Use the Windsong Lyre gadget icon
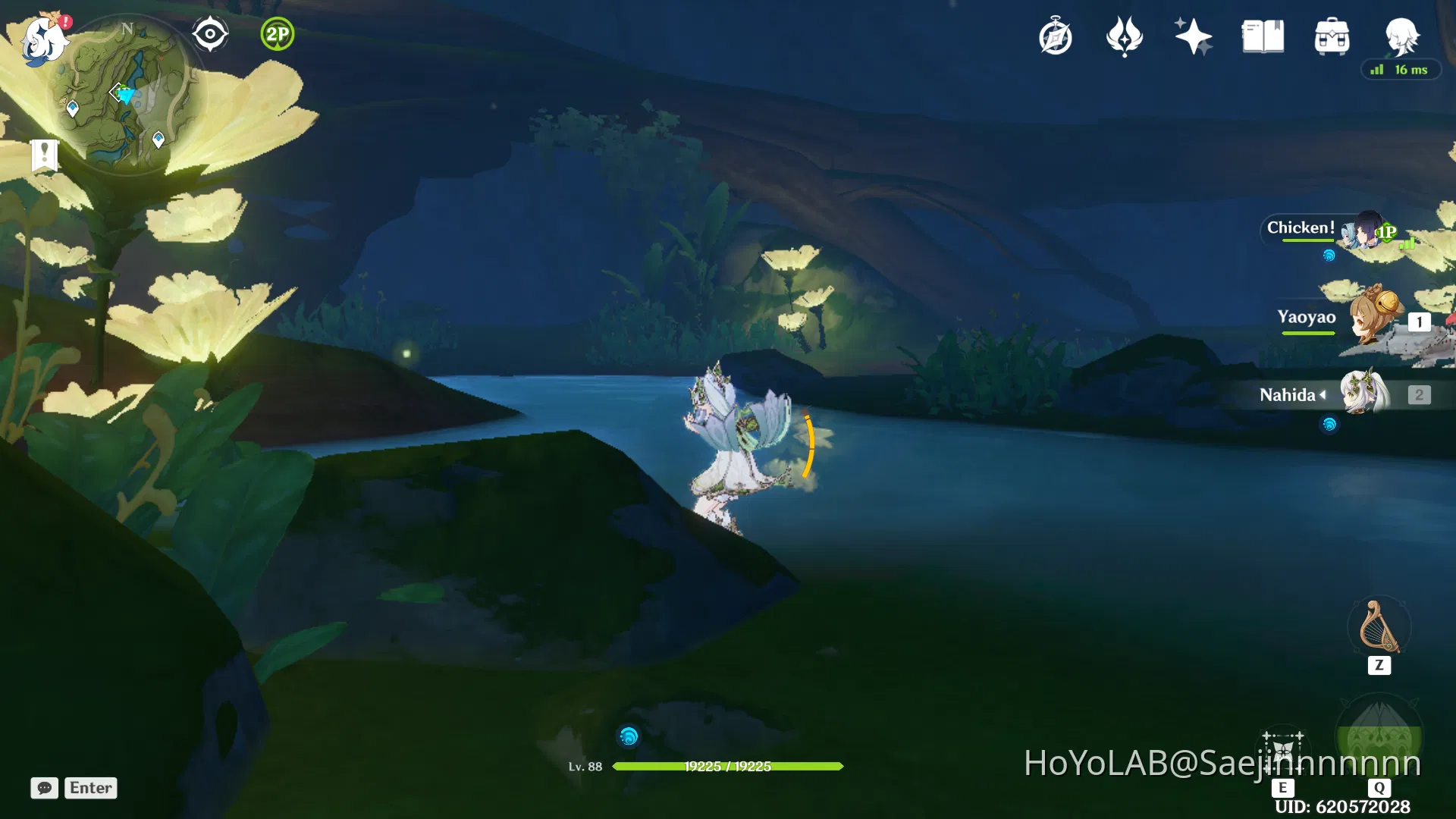1456x819 pixels. coord(1379,628)
